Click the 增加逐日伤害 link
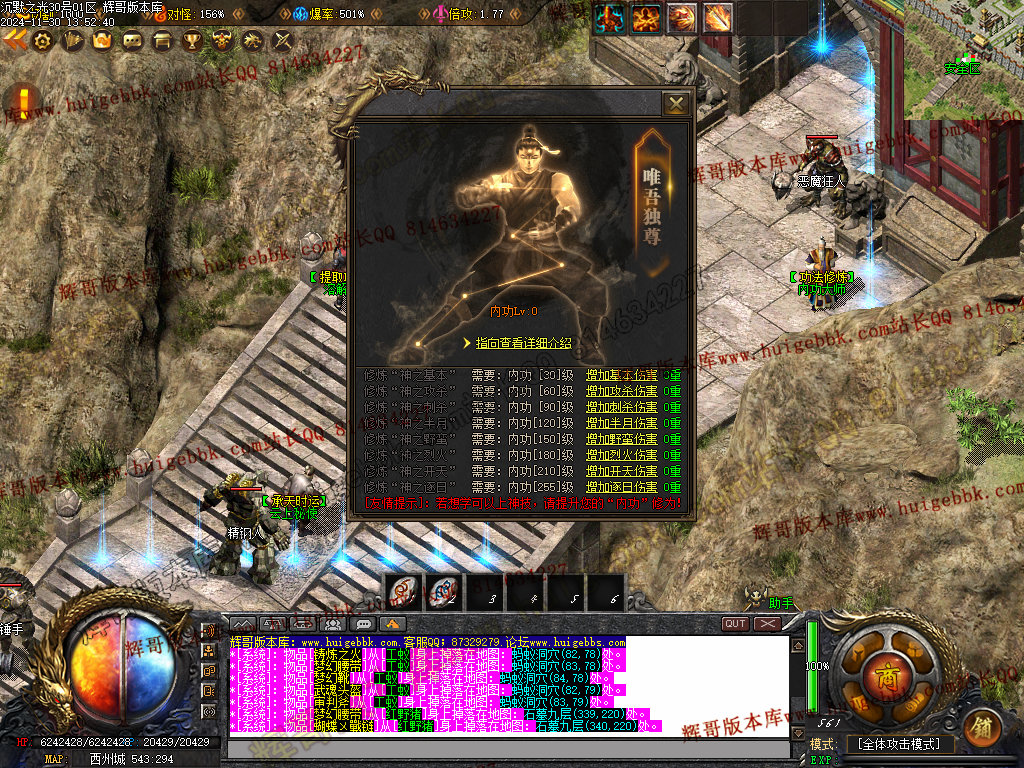 (621, 487)
